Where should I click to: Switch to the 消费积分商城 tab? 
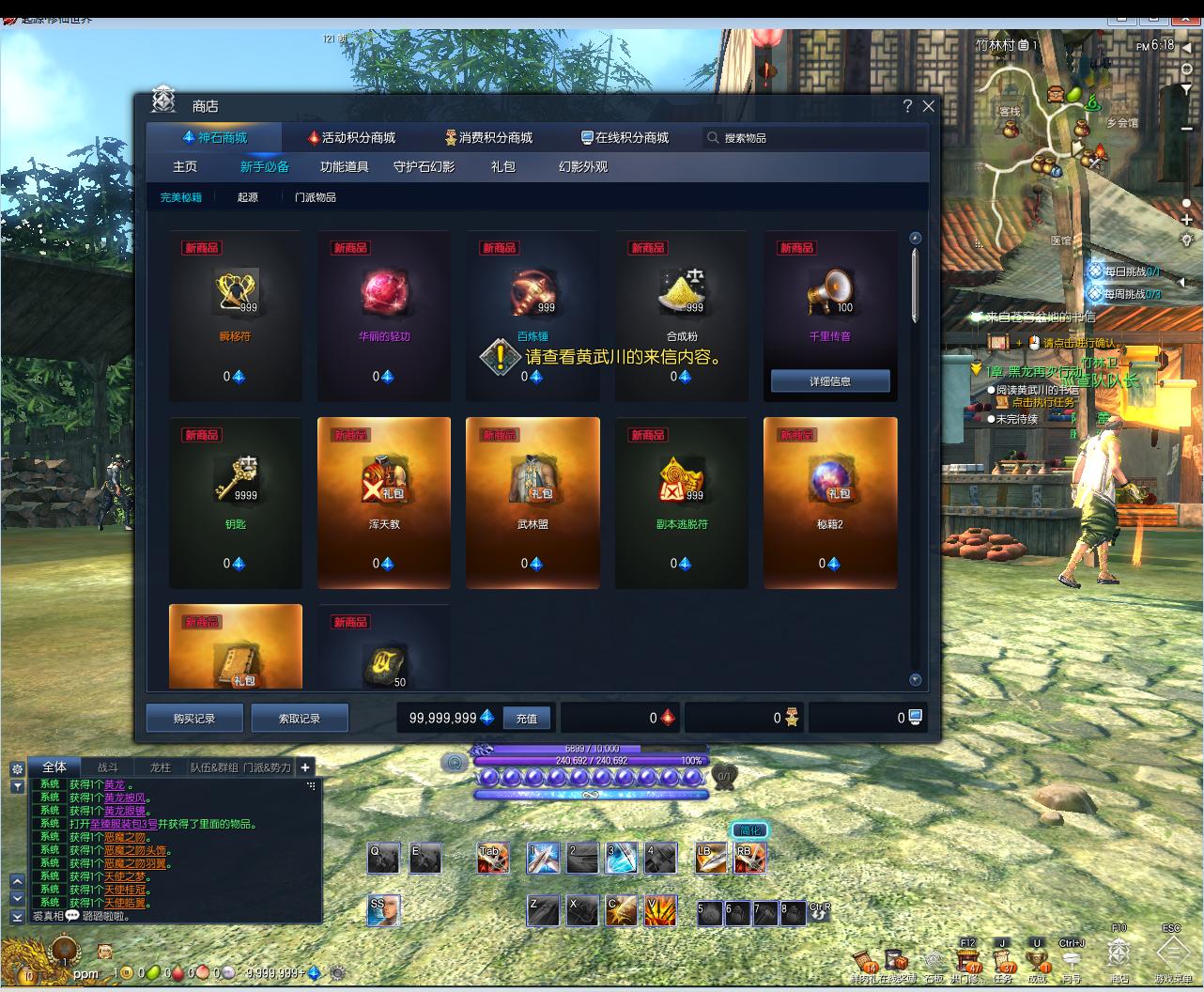click(488, 138)
